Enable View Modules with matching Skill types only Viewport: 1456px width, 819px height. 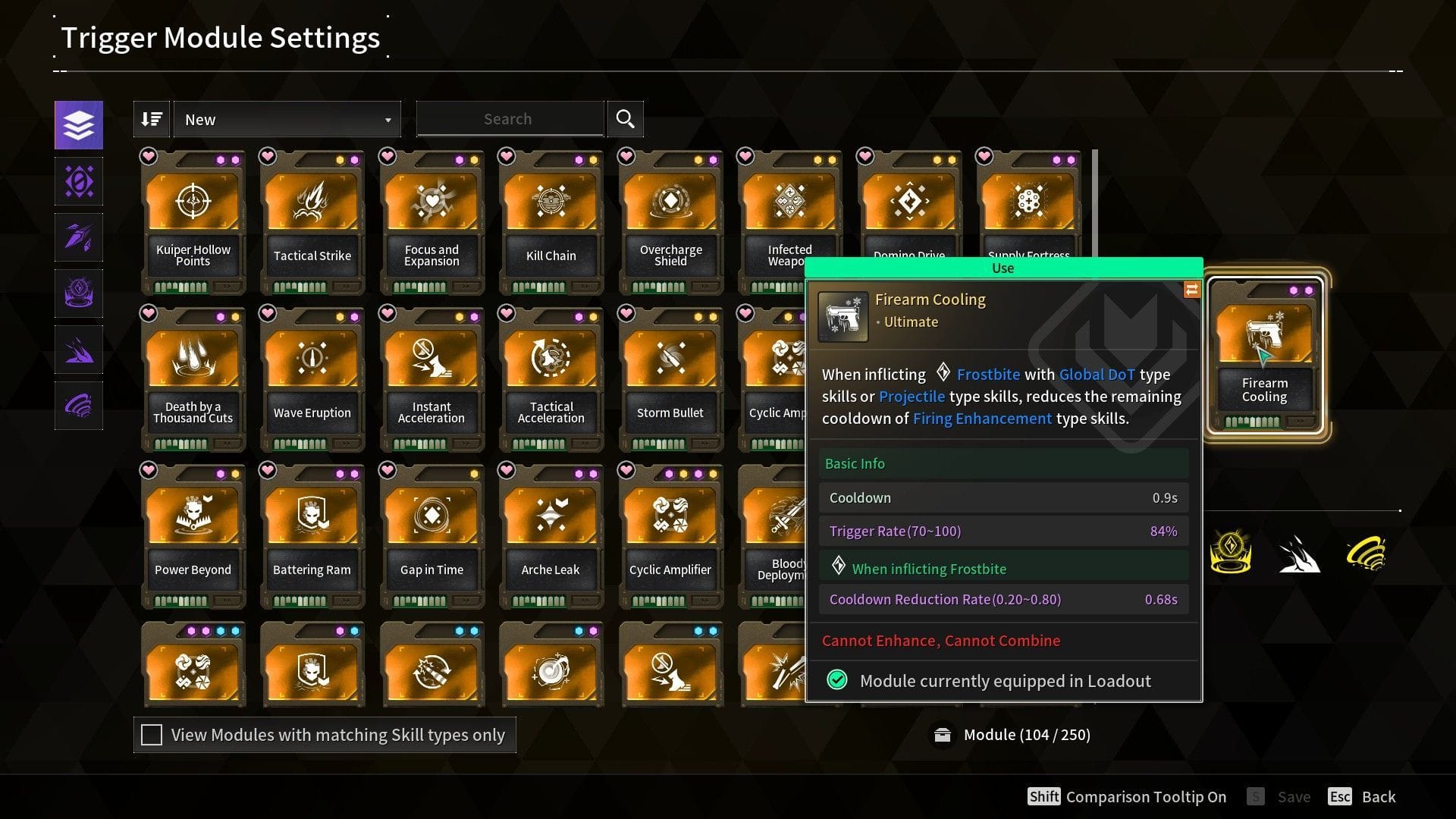(x=152, y=734)
